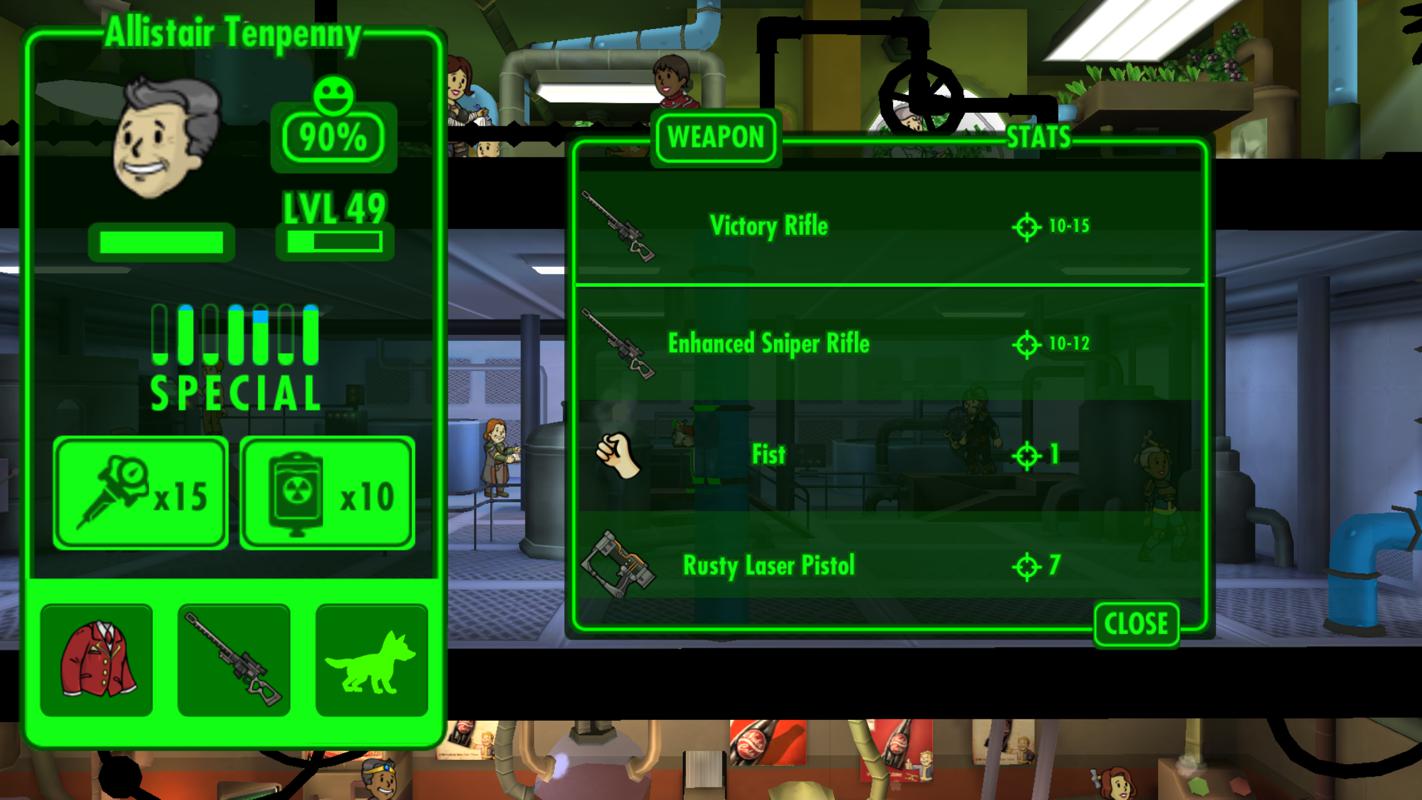1422x800 pixels.
Task: Close the weapon selection panel
Action: point(1136,624)
